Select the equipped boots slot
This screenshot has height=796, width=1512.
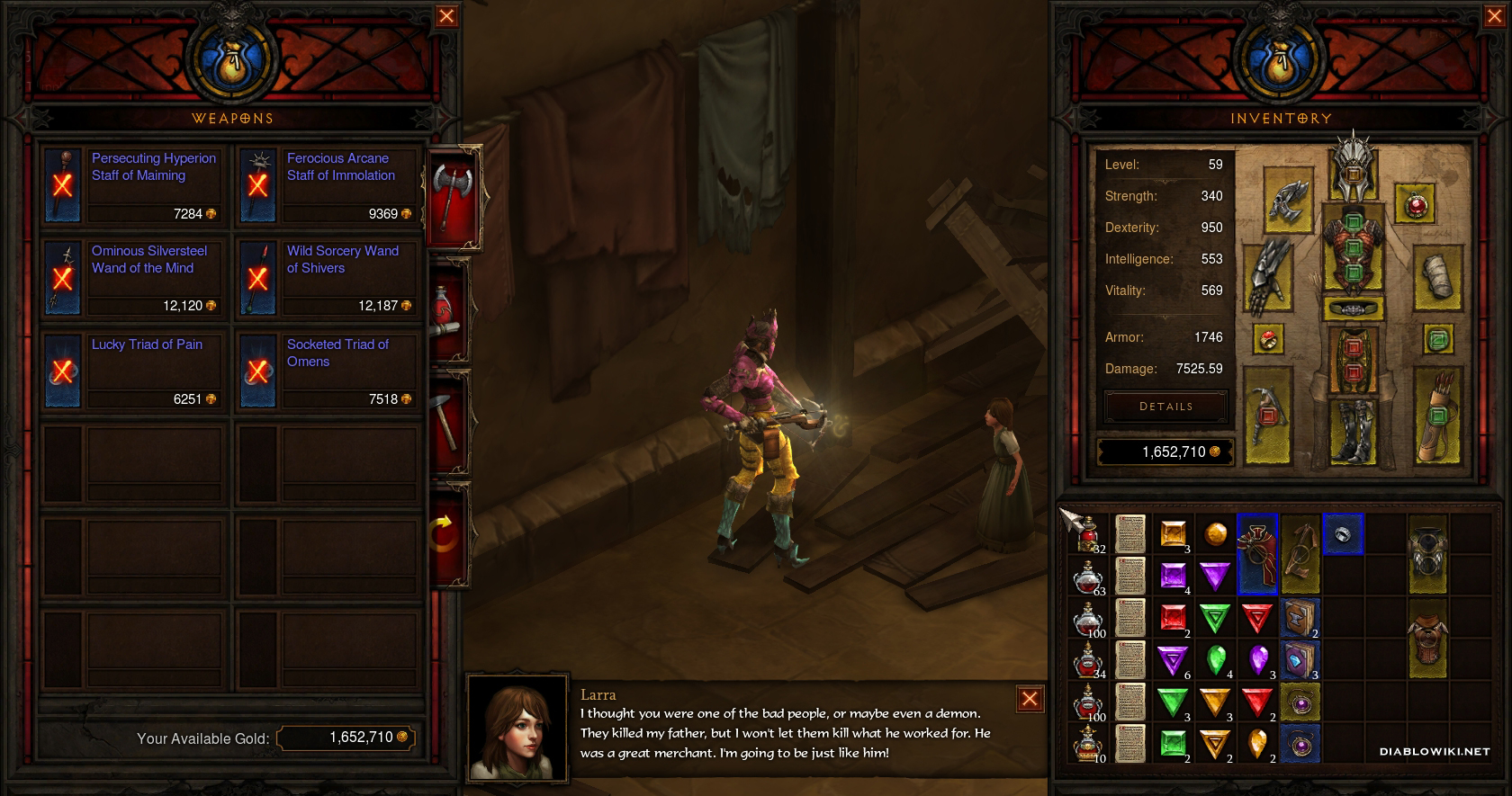point(1353,430)
